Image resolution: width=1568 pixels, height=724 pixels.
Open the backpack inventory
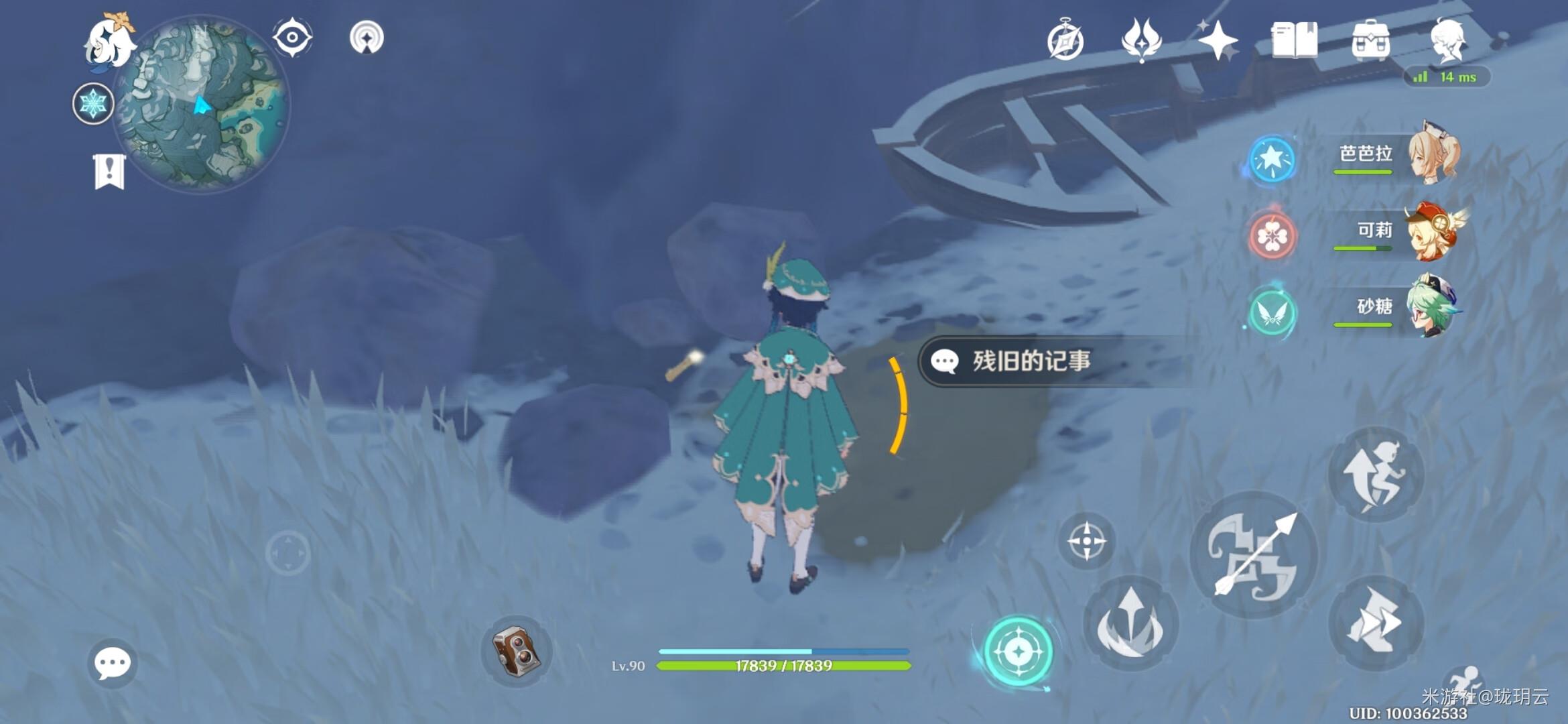click(x=1370, y=40)
